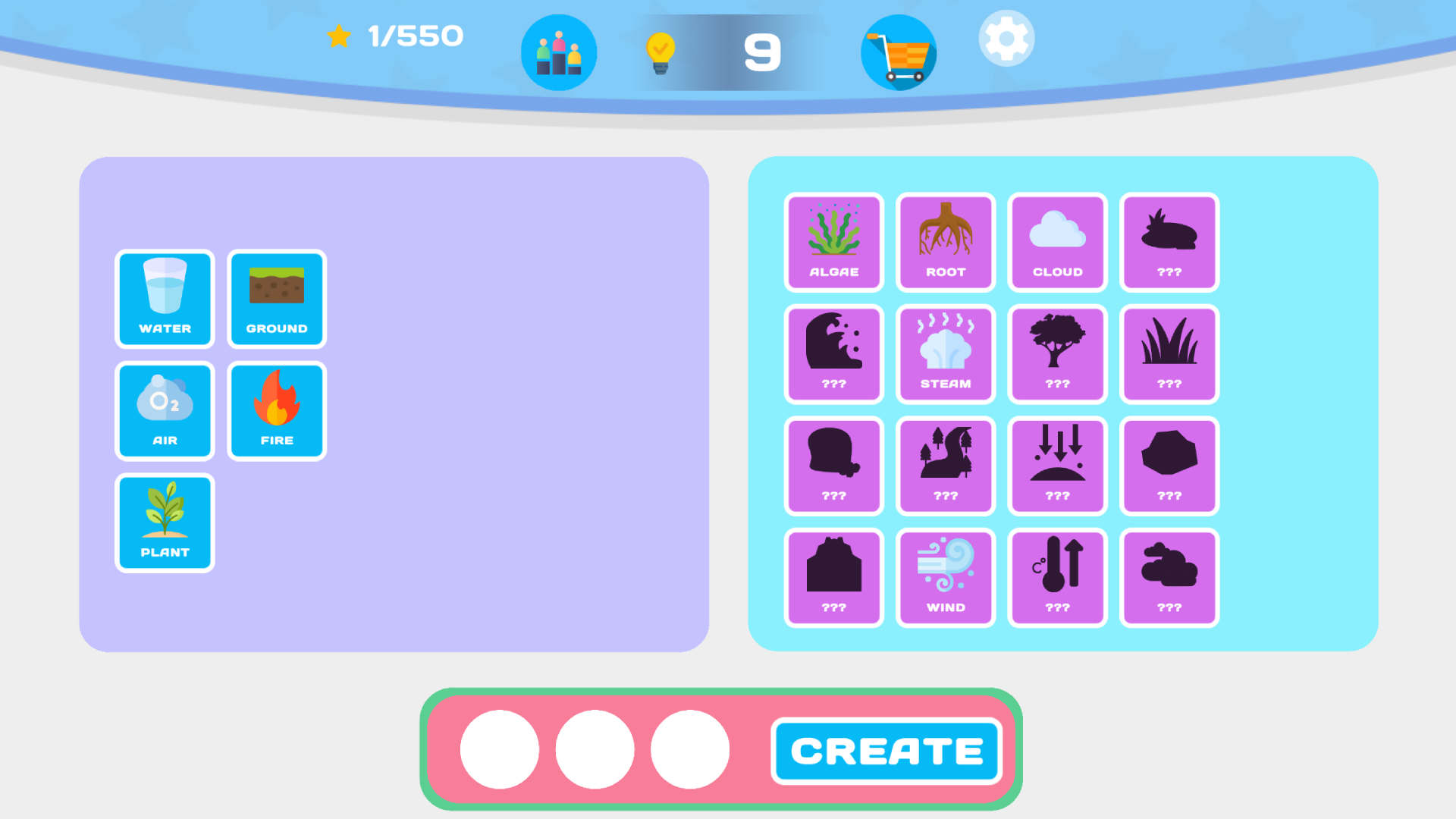Click the Cloud discovery card
Screen dimensions: 1456x819
click(x=1057, y=243)
